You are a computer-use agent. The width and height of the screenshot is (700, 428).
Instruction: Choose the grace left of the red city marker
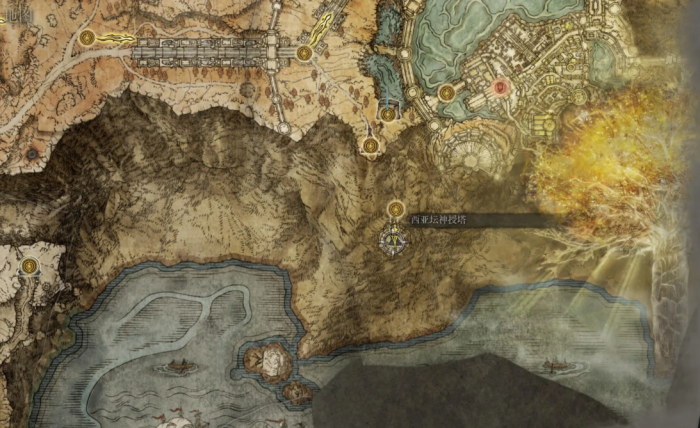tap(446, 93)
